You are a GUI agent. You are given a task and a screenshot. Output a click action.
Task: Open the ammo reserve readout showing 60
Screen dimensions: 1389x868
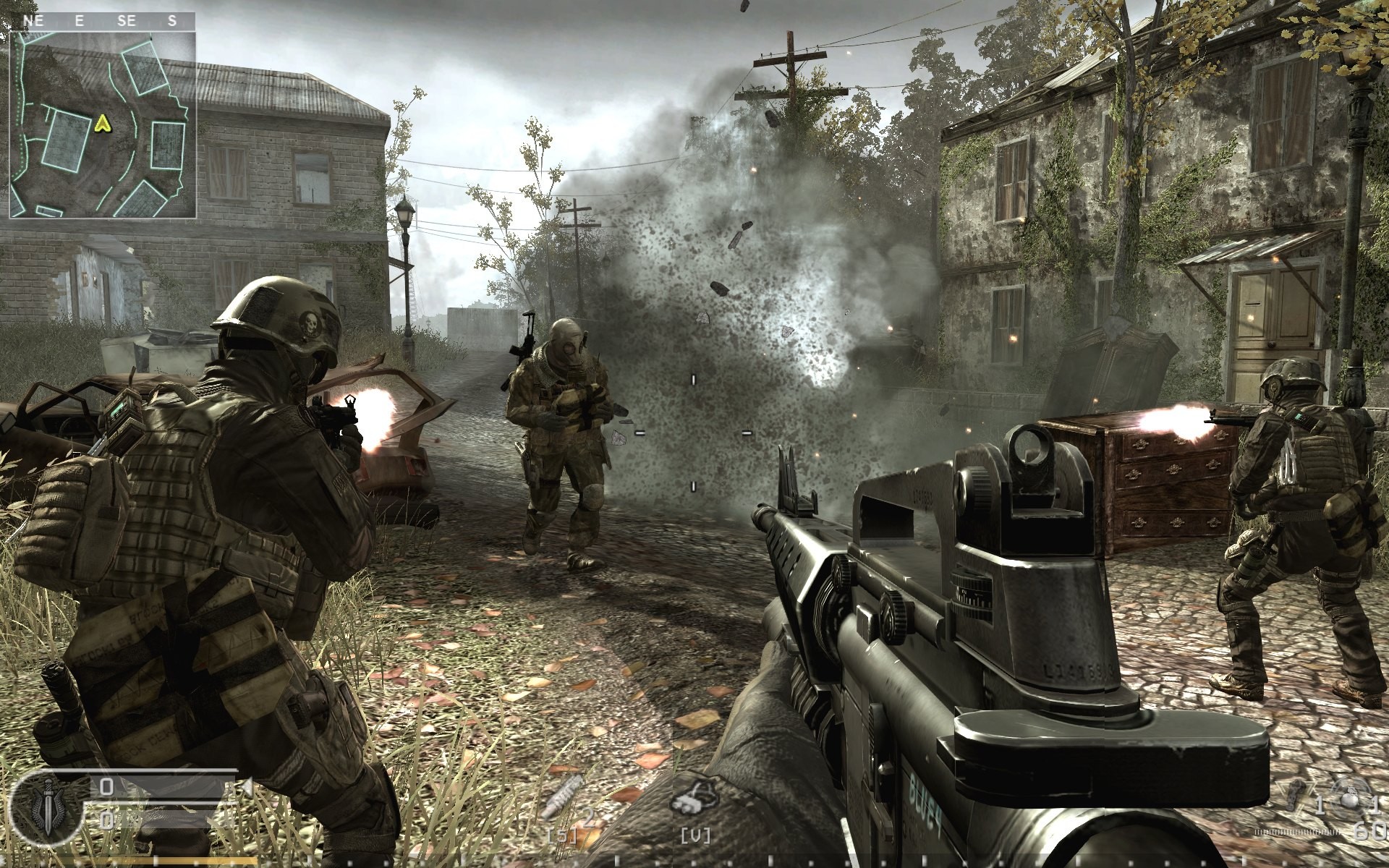tap(1367, 832)
